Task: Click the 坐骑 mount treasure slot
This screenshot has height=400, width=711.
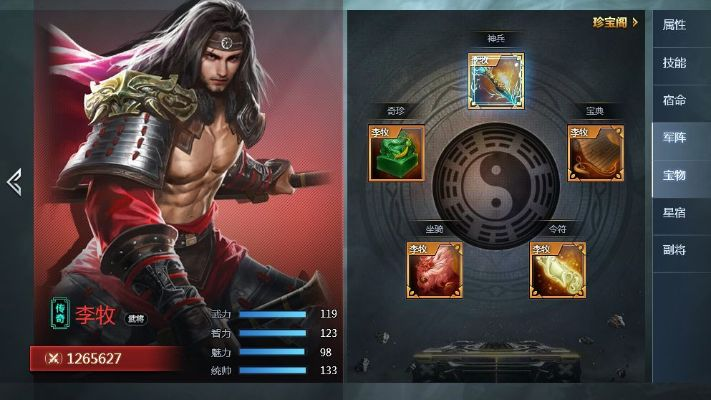Action: [434, 269]
